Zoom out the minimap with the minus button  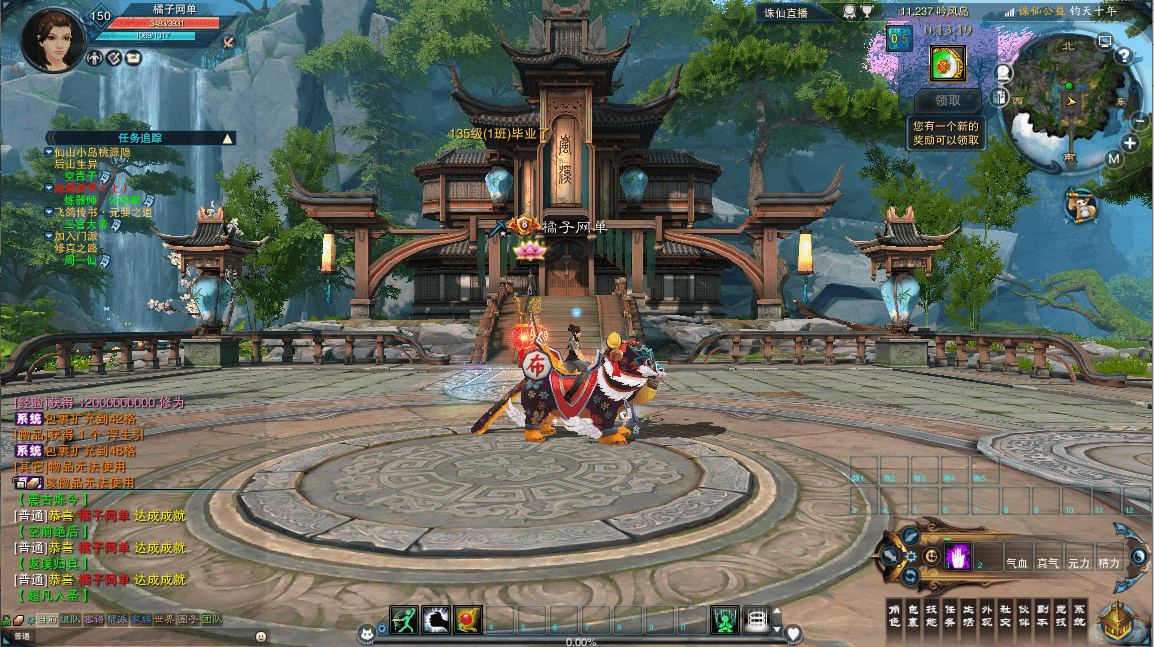click(x=1140, y=119)
